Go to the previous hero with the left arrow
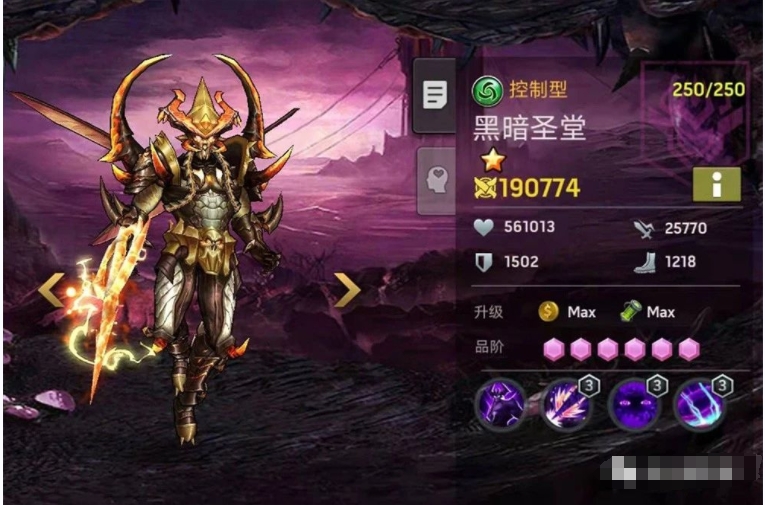The width and height of the screenshot is (765, 505). (x=51, y=290)
